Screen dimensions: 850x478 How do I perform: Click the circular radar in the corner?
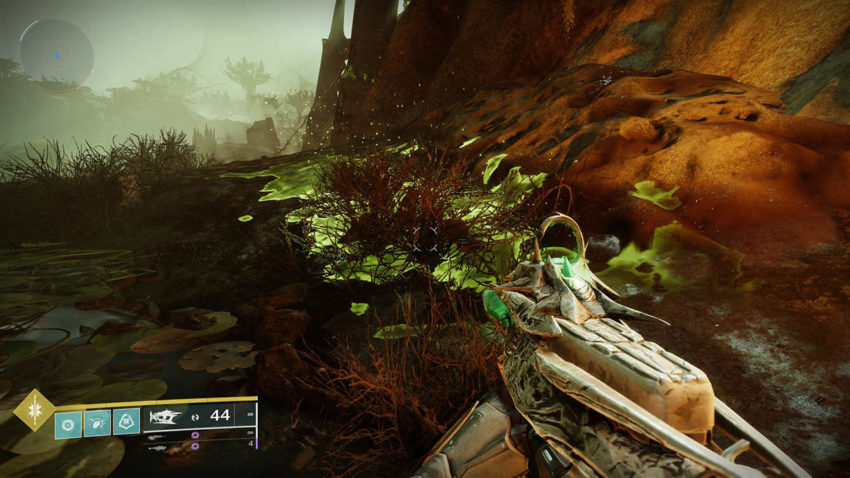tap(57, 55)
